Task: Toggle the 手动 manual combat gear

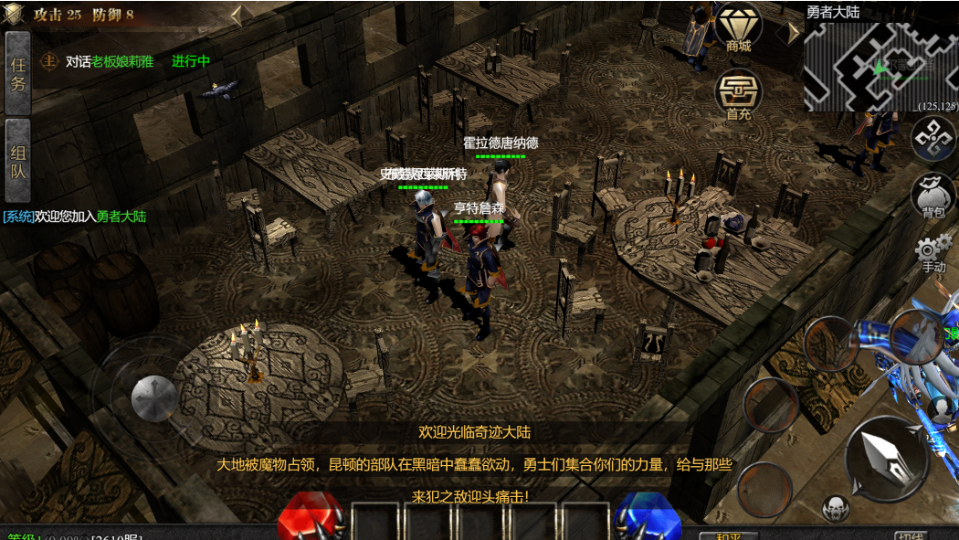Action: 932,254
